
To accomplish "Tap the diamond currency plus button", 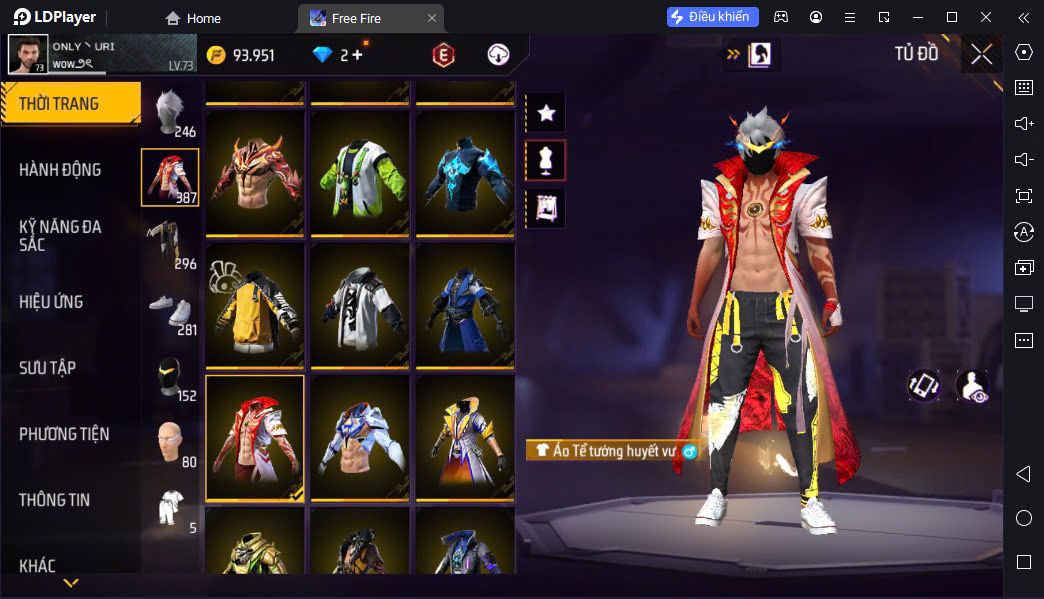I will click(x=357, y=55).
